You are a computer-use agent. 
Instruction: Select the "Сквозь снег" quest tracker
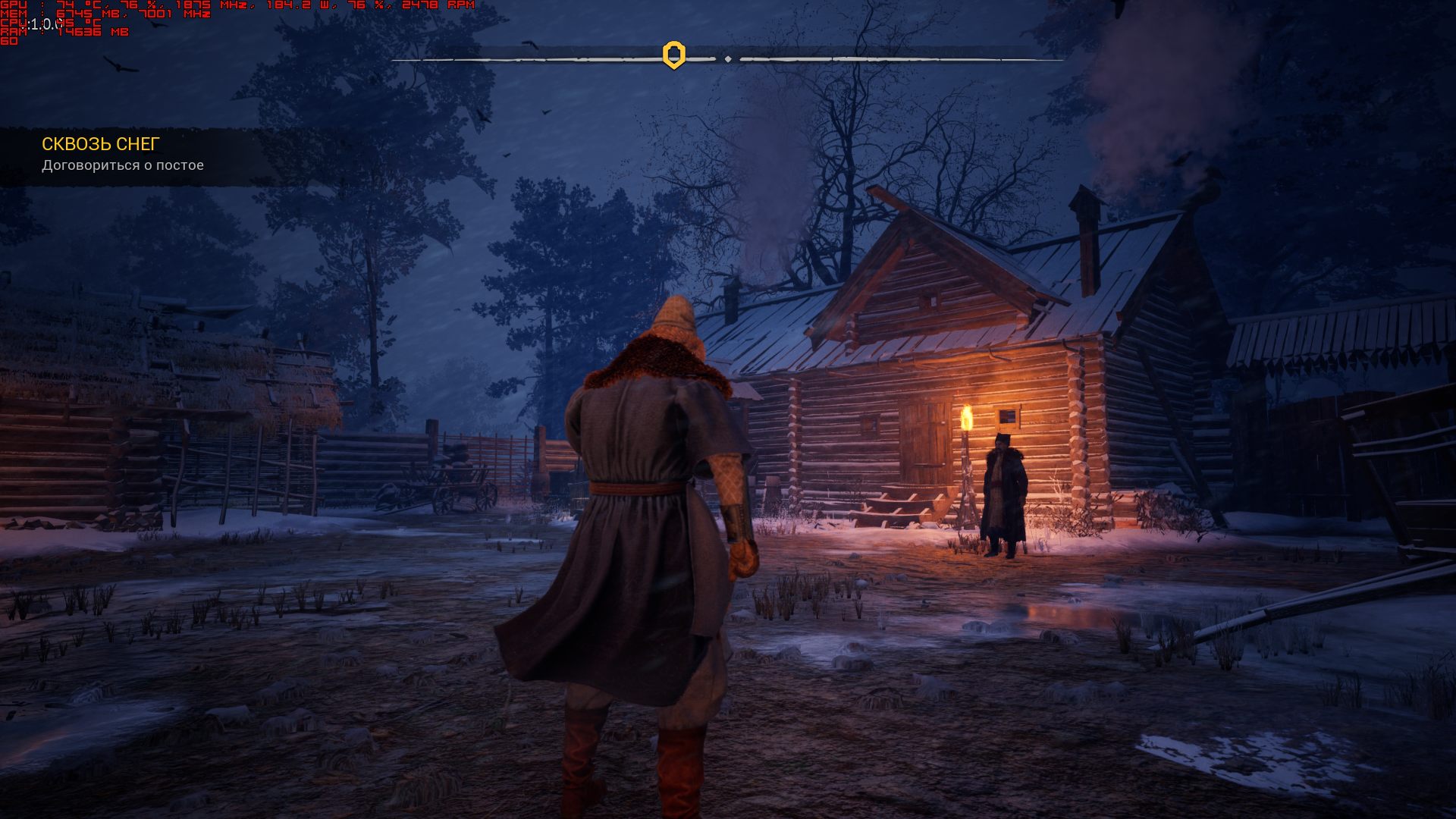(101, 144)
